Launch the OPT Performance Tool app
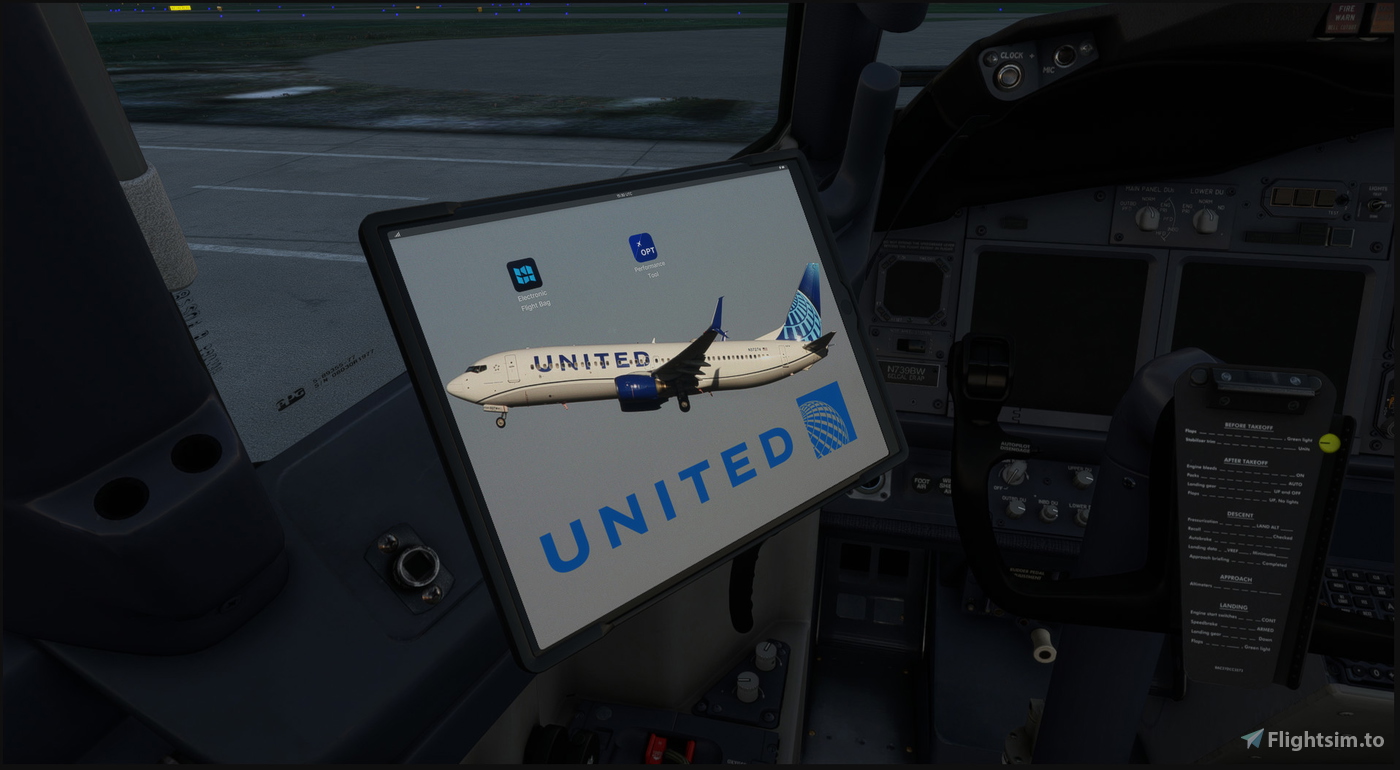Screen dimensions: 1400x770 click(644, 247)
